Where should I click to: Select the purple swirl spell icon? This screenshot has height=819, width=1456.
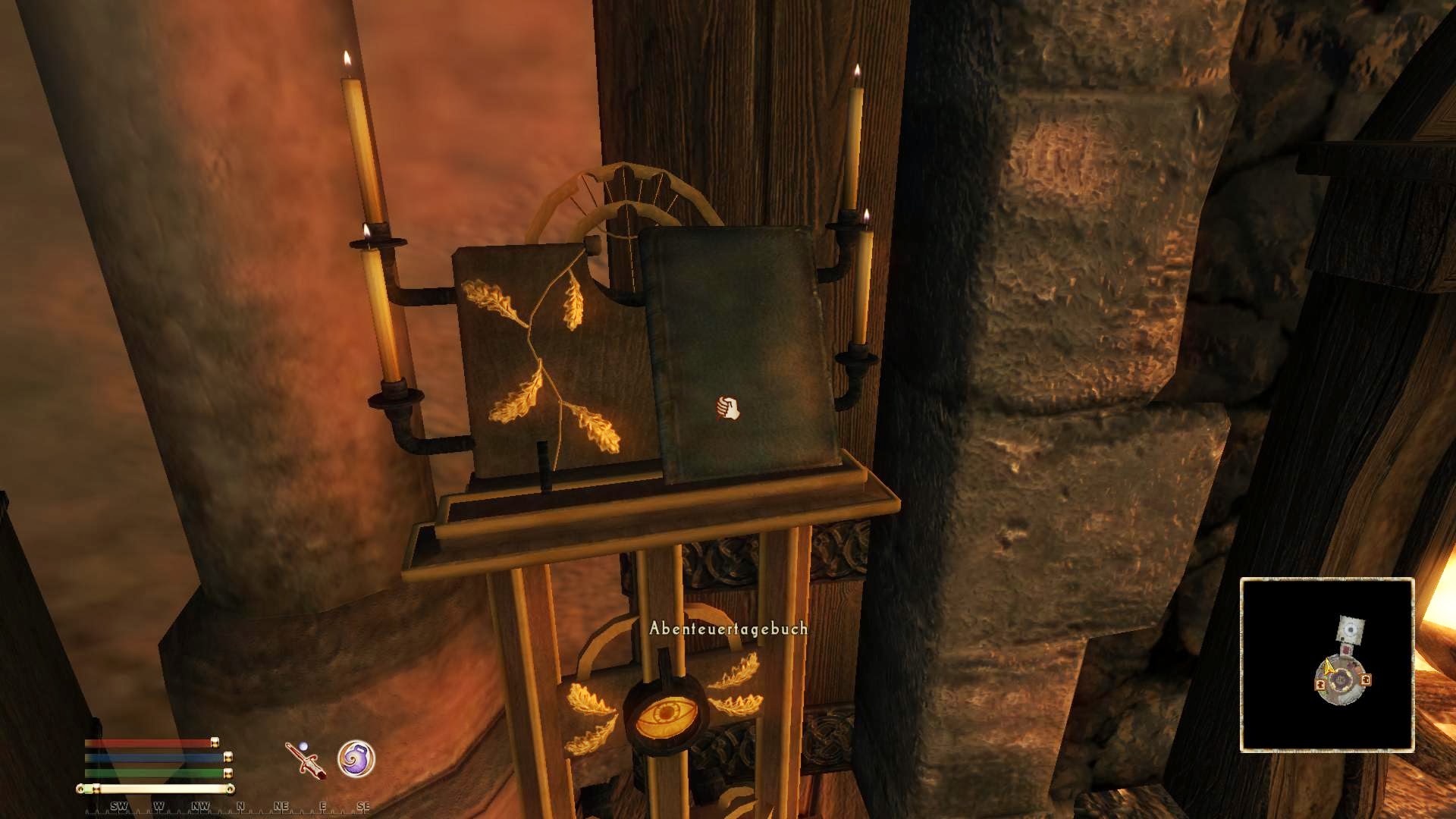coord(356,758)
